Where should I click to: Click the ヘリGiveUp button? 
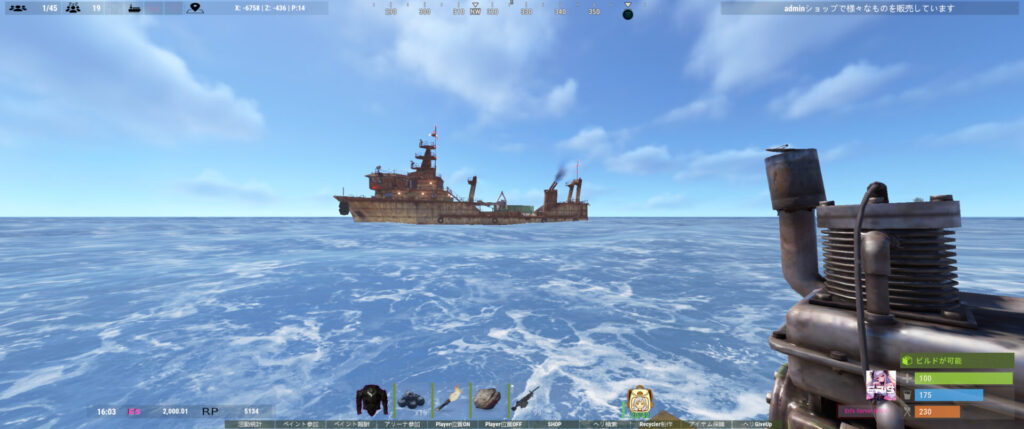[759, 424]
